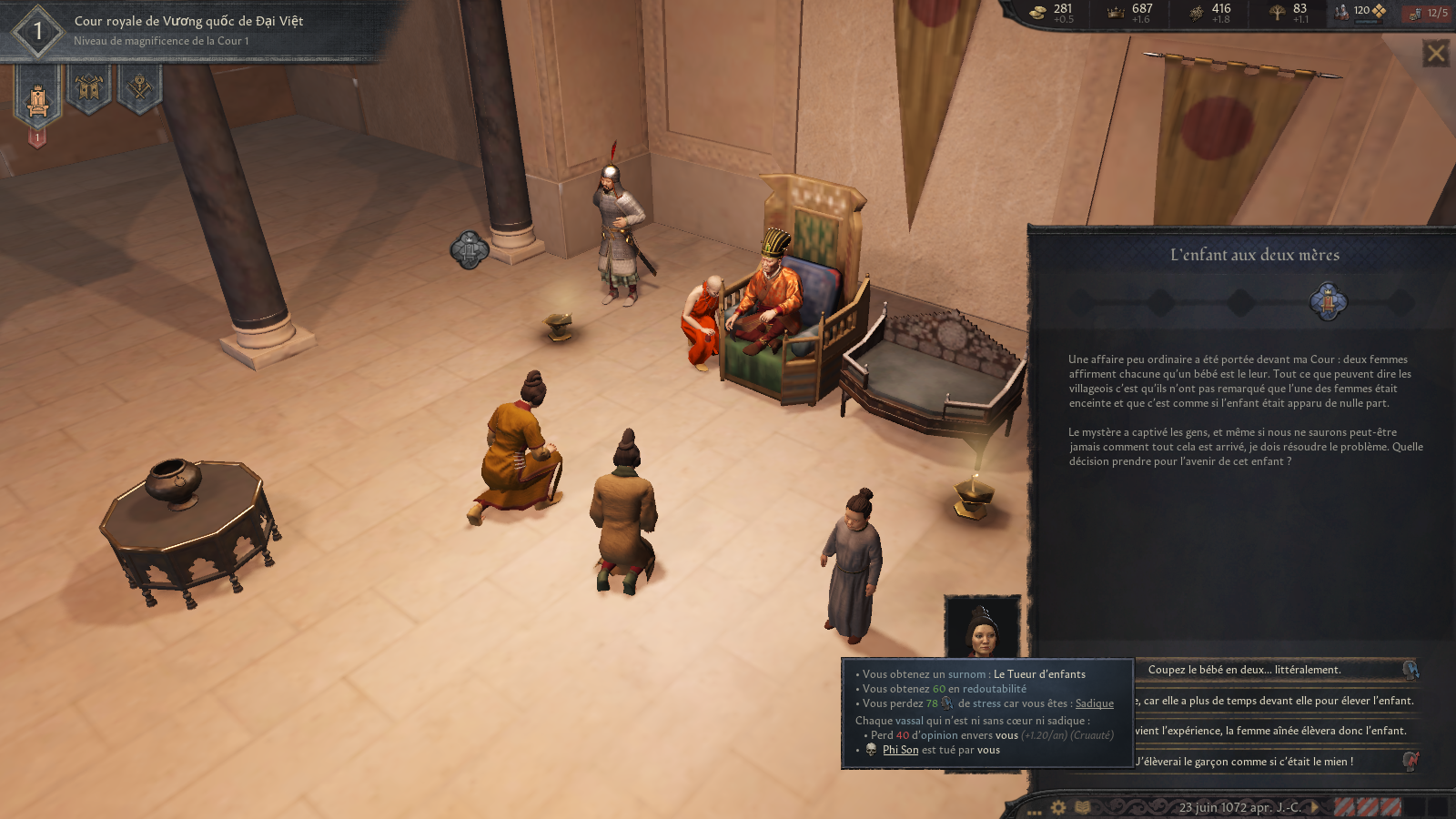Close the royal court view
1456x819 pixels.
[1436, 54]
